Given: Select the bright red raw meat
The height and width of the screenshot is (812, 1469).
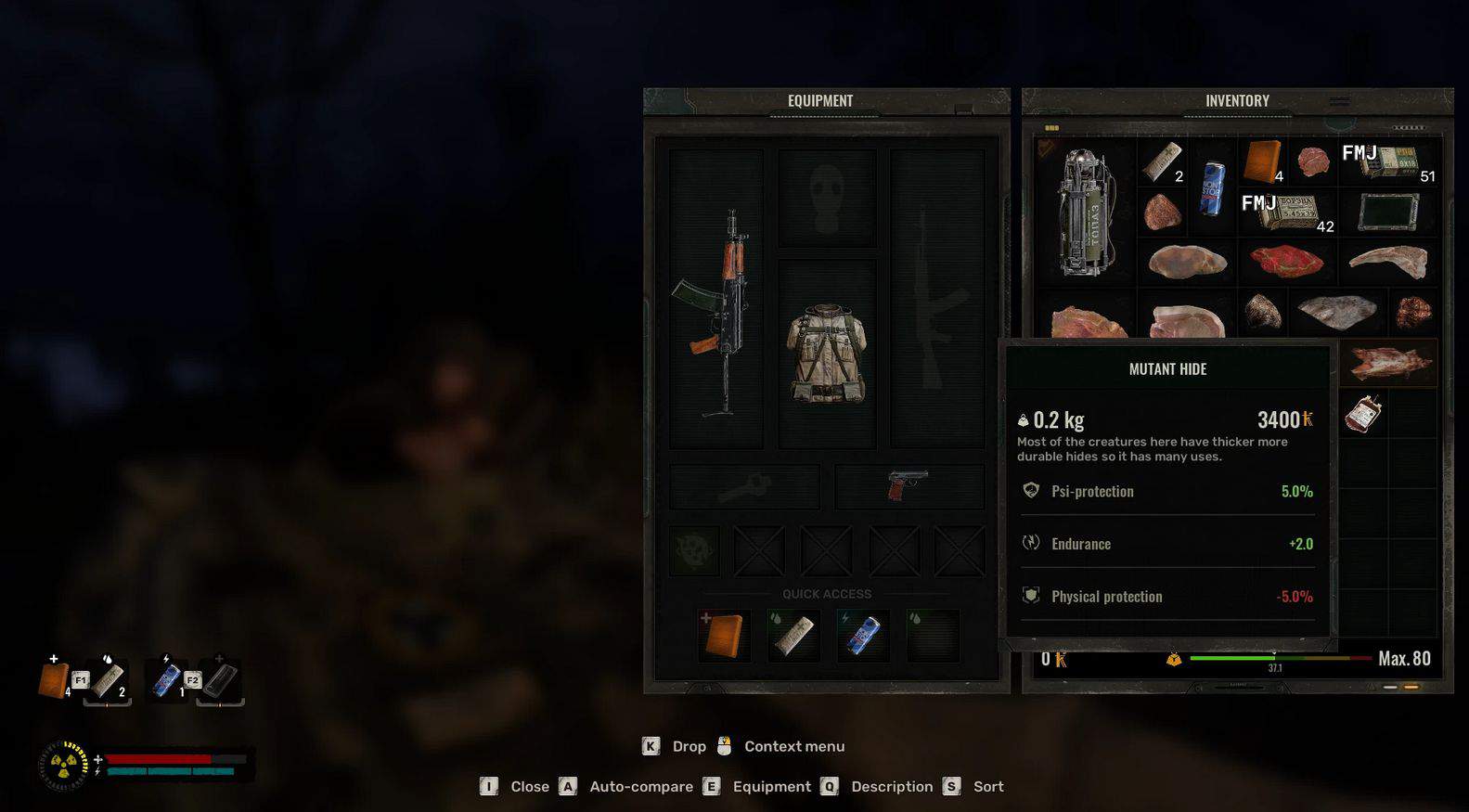Looking at the screenshot, I should 1286,262.
